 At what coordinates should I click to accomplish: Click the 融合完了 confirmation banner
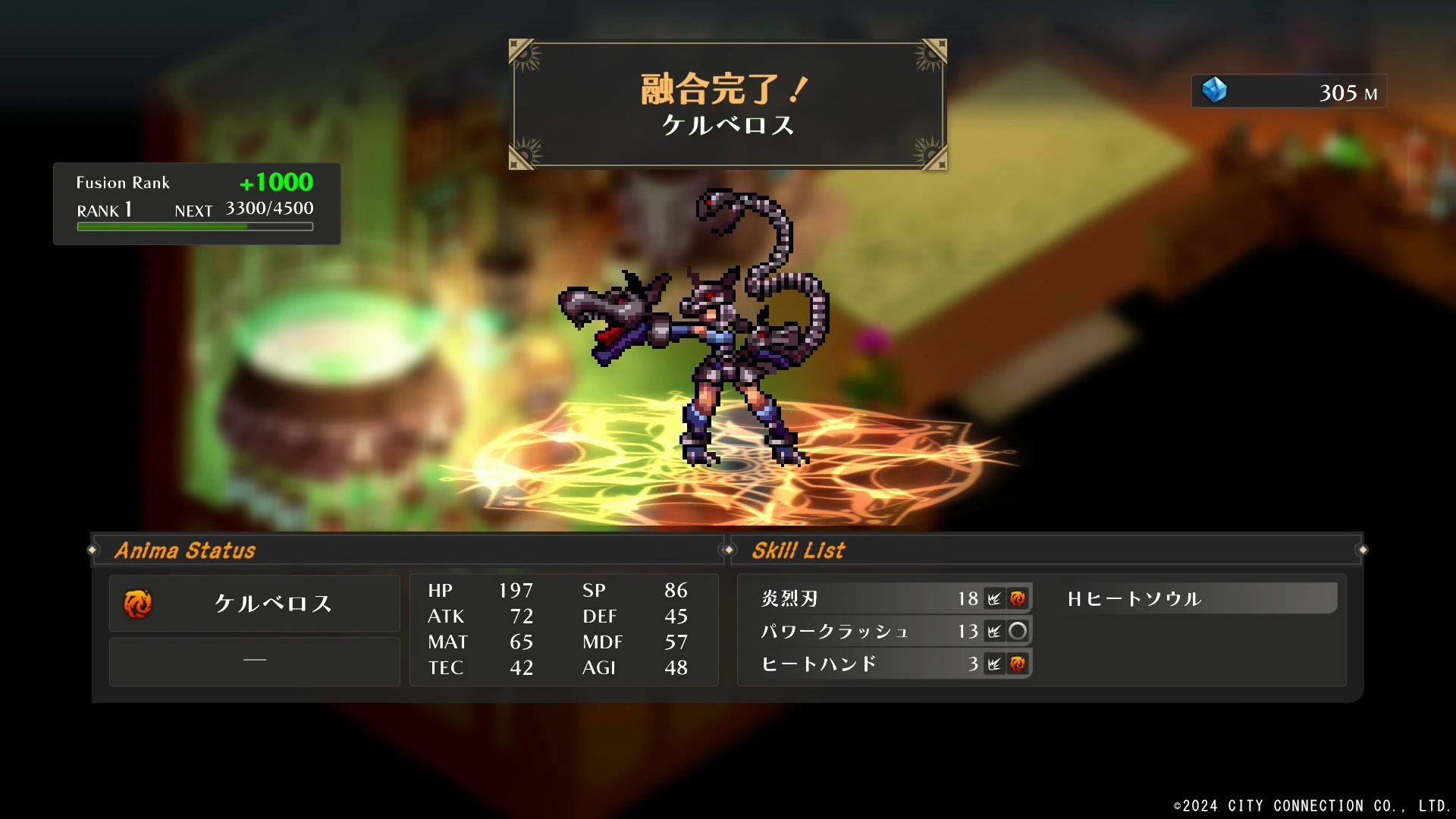(x=726, y=102)
